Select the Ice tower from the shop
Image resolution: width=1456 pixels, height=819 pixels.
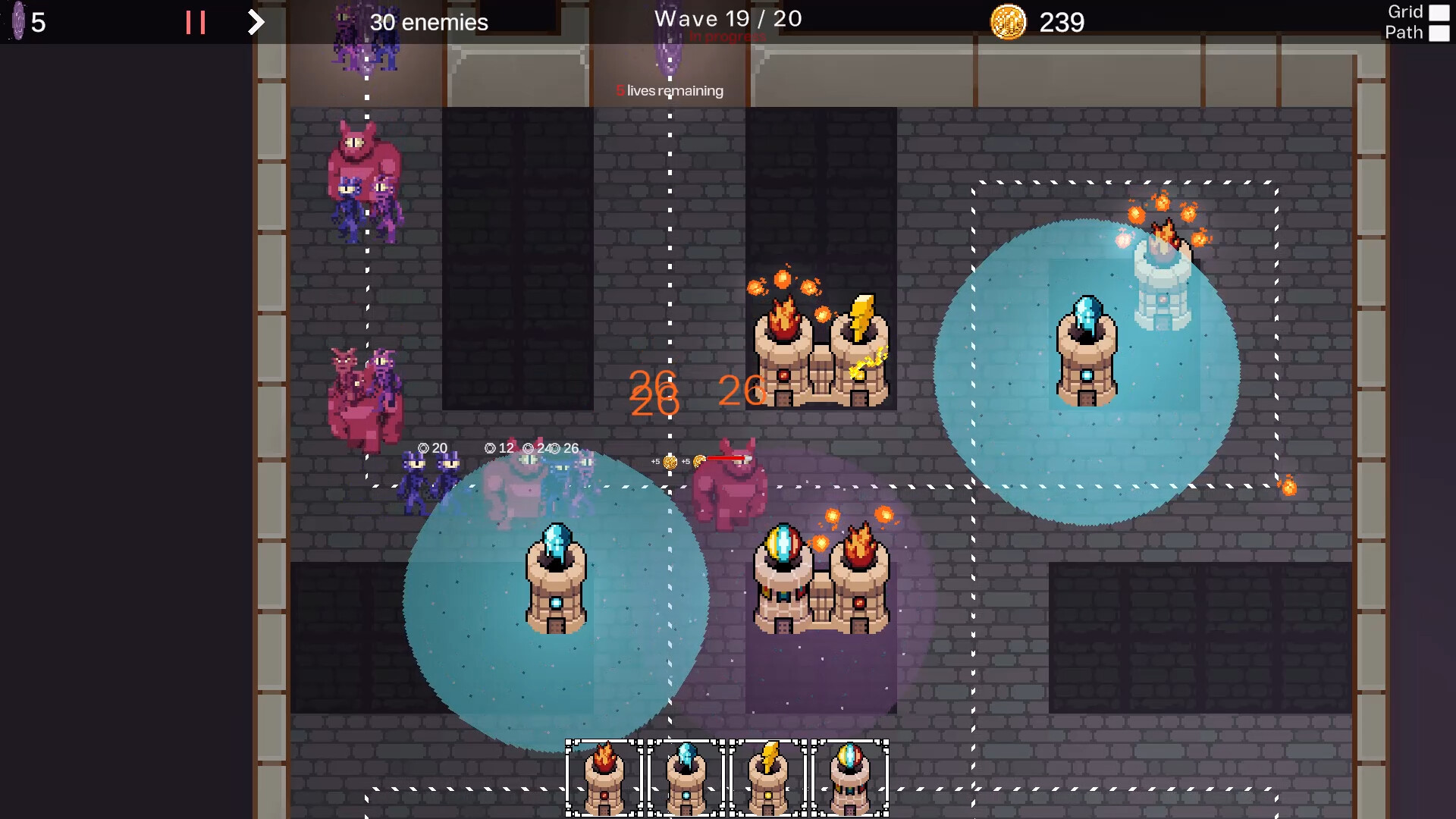(686, 773)
